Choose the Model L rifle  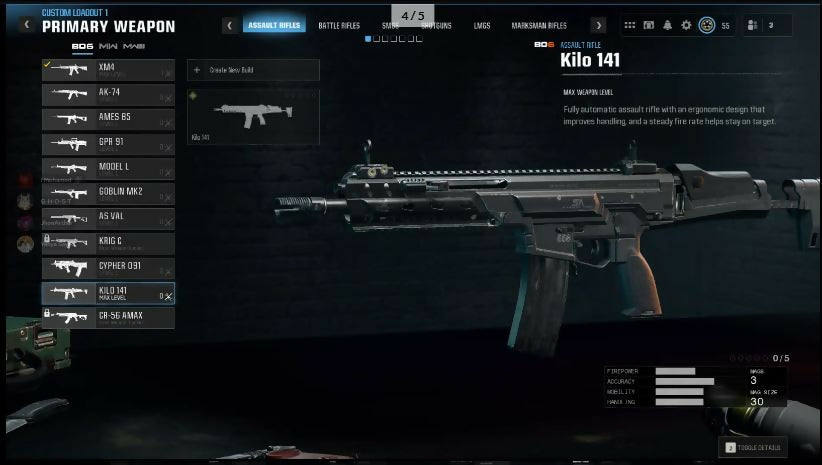coord(108,169)
